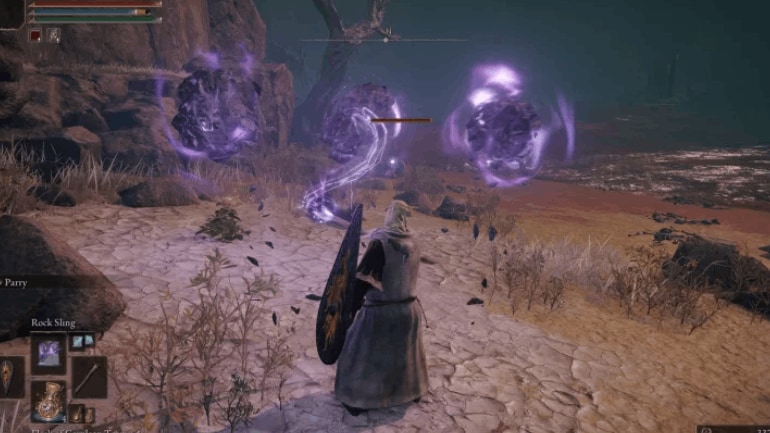Choose the staff right-hand weapon slot

pos(88,376)
